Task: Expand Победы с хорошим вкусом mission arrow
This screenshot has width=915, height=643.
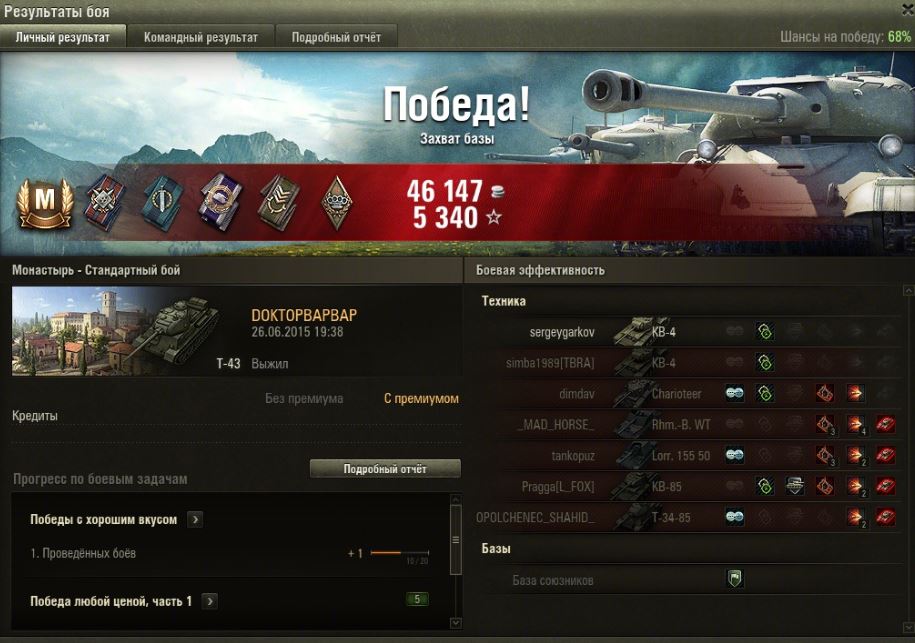Action: pos(195,520)
